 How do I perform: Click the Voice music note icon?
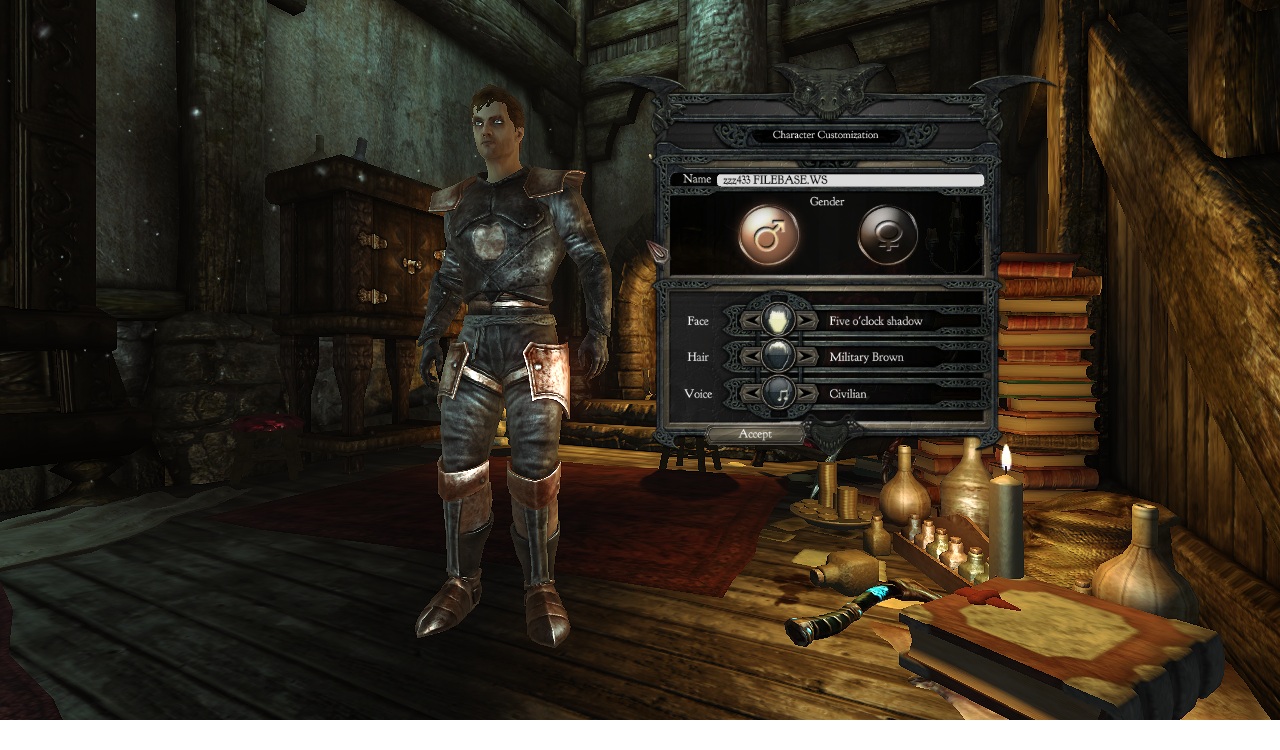778,393
